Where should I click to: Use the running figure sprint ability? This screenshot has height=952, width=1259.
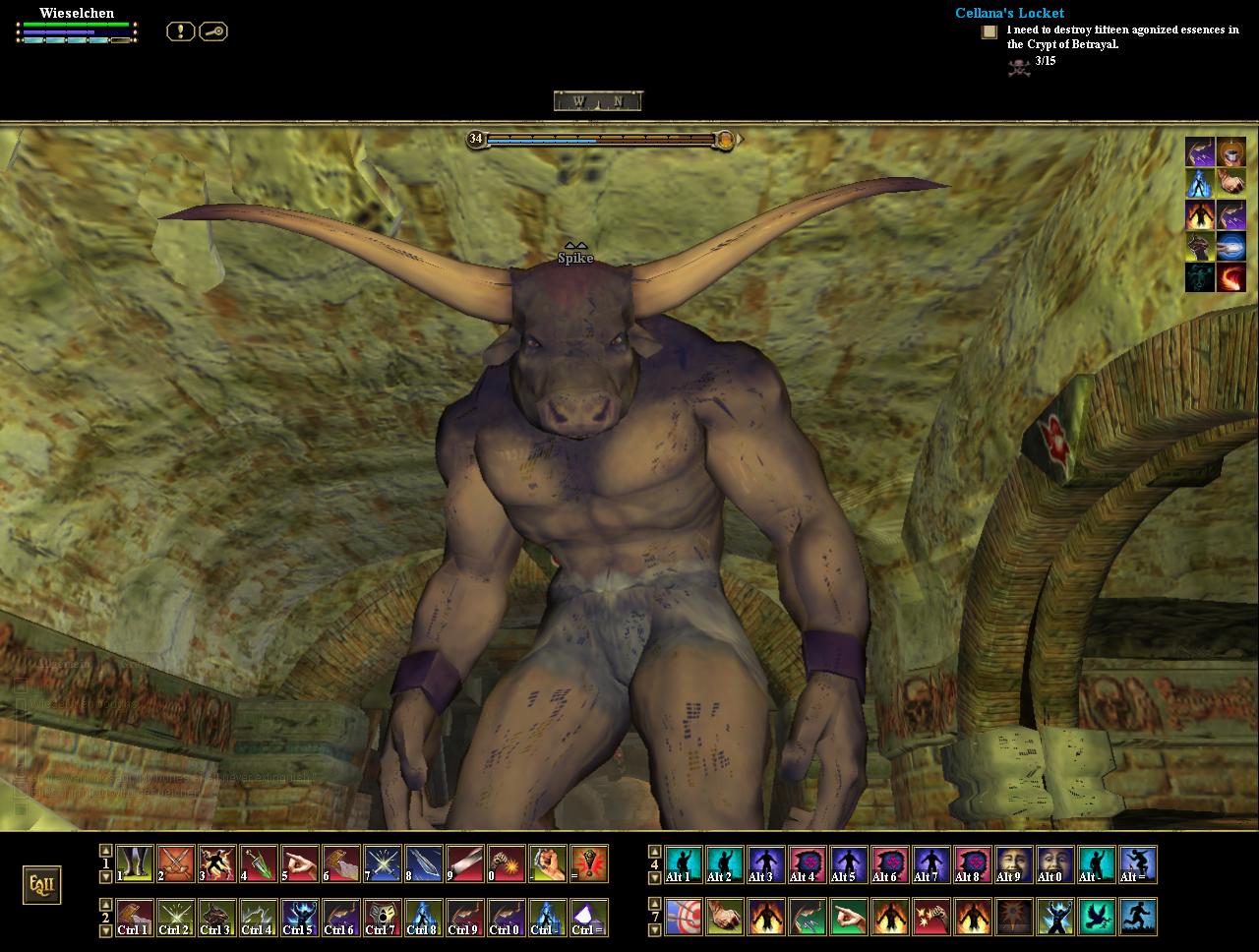coord(1137,917)
